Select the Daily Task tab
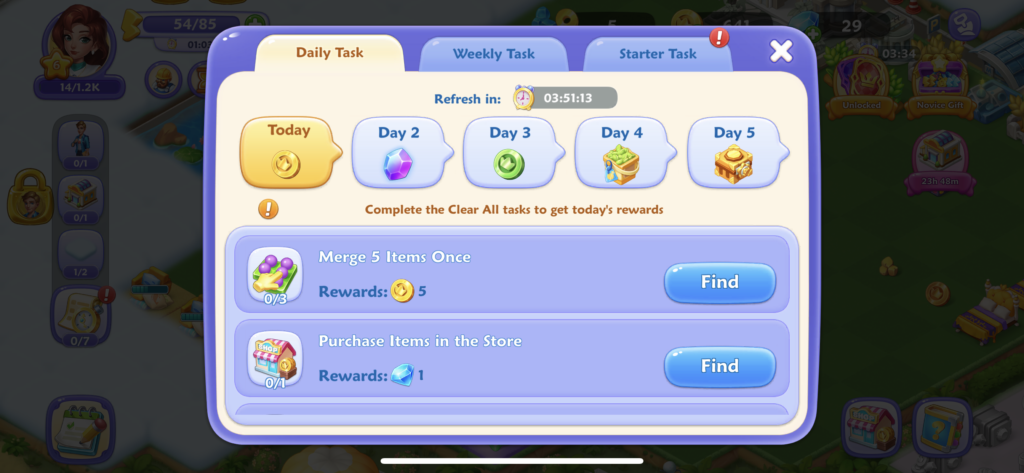1024x473 pixels. pyautogui.click(x=329, y=53)
